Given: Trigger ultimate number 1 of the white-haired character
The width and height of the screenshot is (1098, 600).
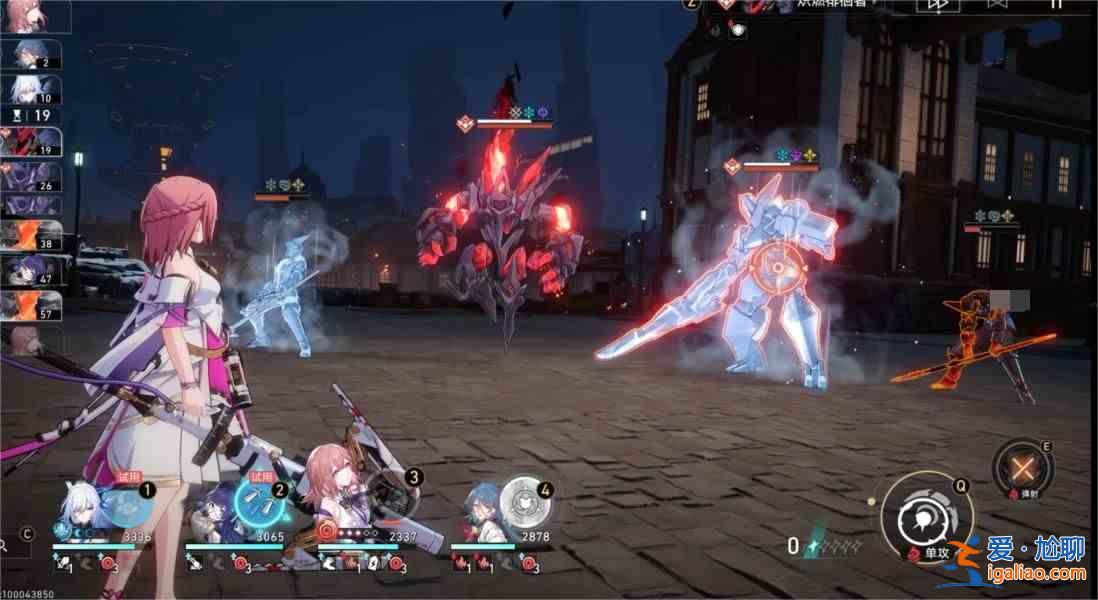Looking at the screenshot, I should (x=127, y=505).
